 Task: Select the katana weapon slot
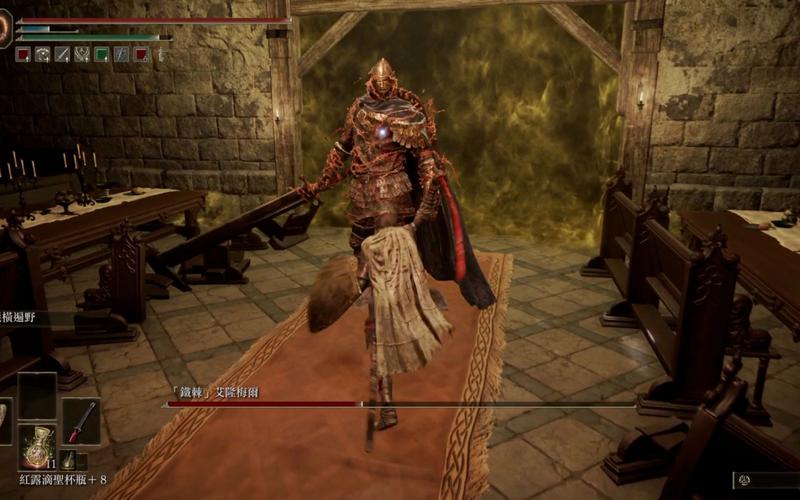(x=81, y=421)
